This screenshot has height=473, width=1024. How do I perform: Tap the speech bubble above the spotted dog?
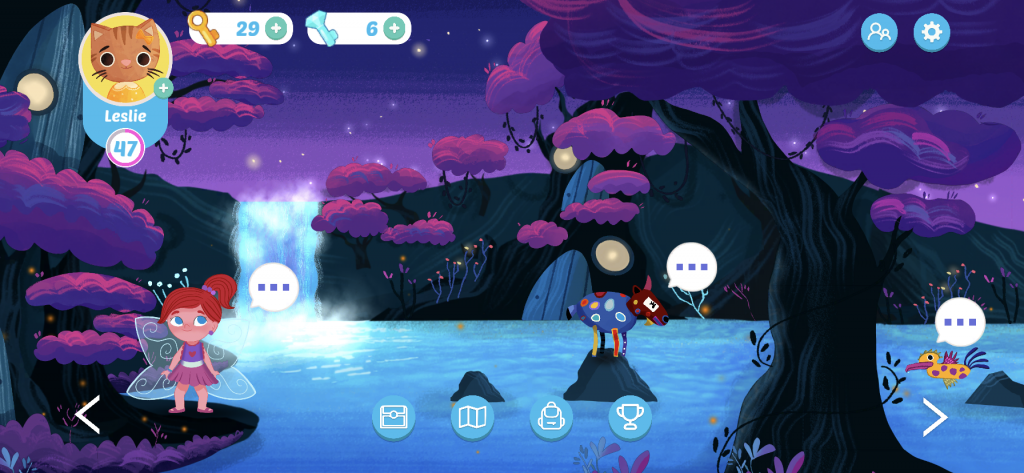pos(691,268)
